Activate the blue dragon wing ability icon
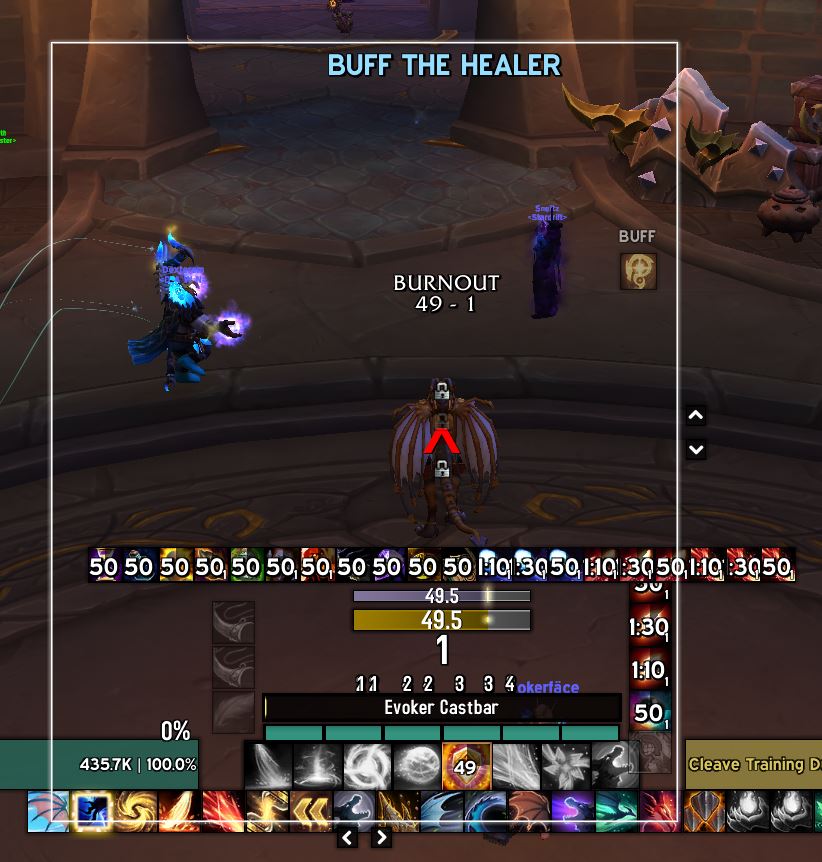The height and width of the screenshot is (862, 822). (x=47, y=810)
